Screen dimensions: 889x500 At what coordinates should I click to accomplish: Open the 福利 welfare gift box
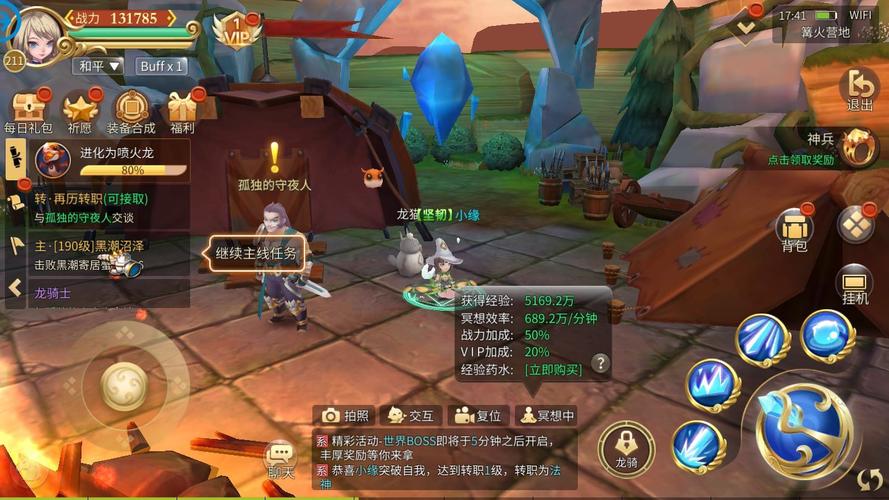click(x=182, y=110)
